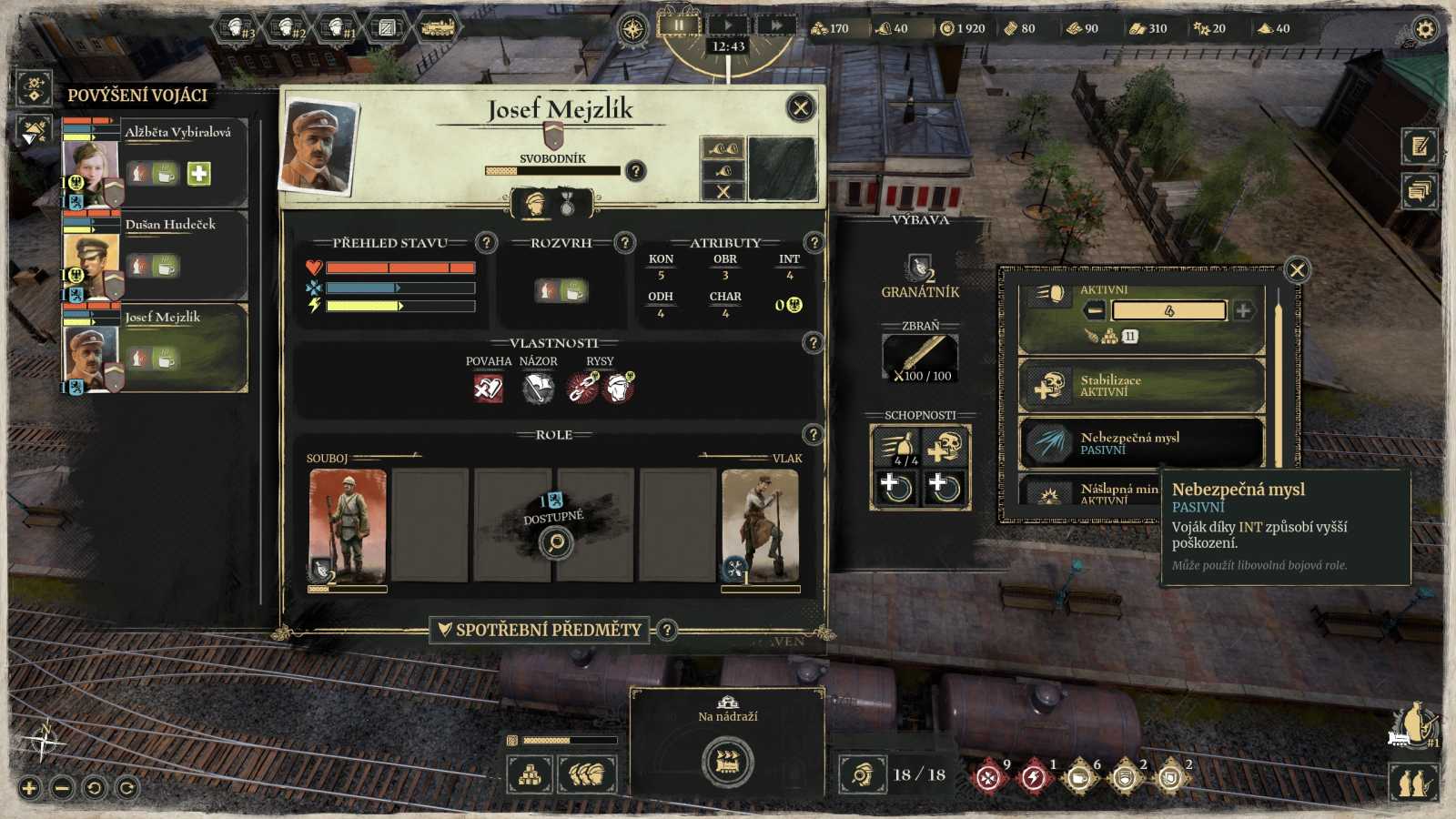Show help for the rank progress bar
This screenshot has width=1456, height=819.
pos(635,171)
